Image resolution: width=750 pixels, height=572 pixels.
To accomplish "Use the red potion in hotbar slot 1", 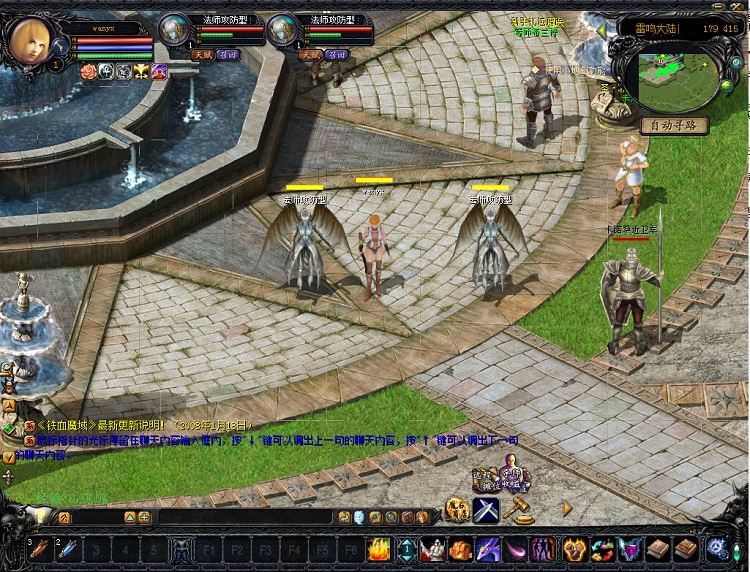I will (40, 549).
